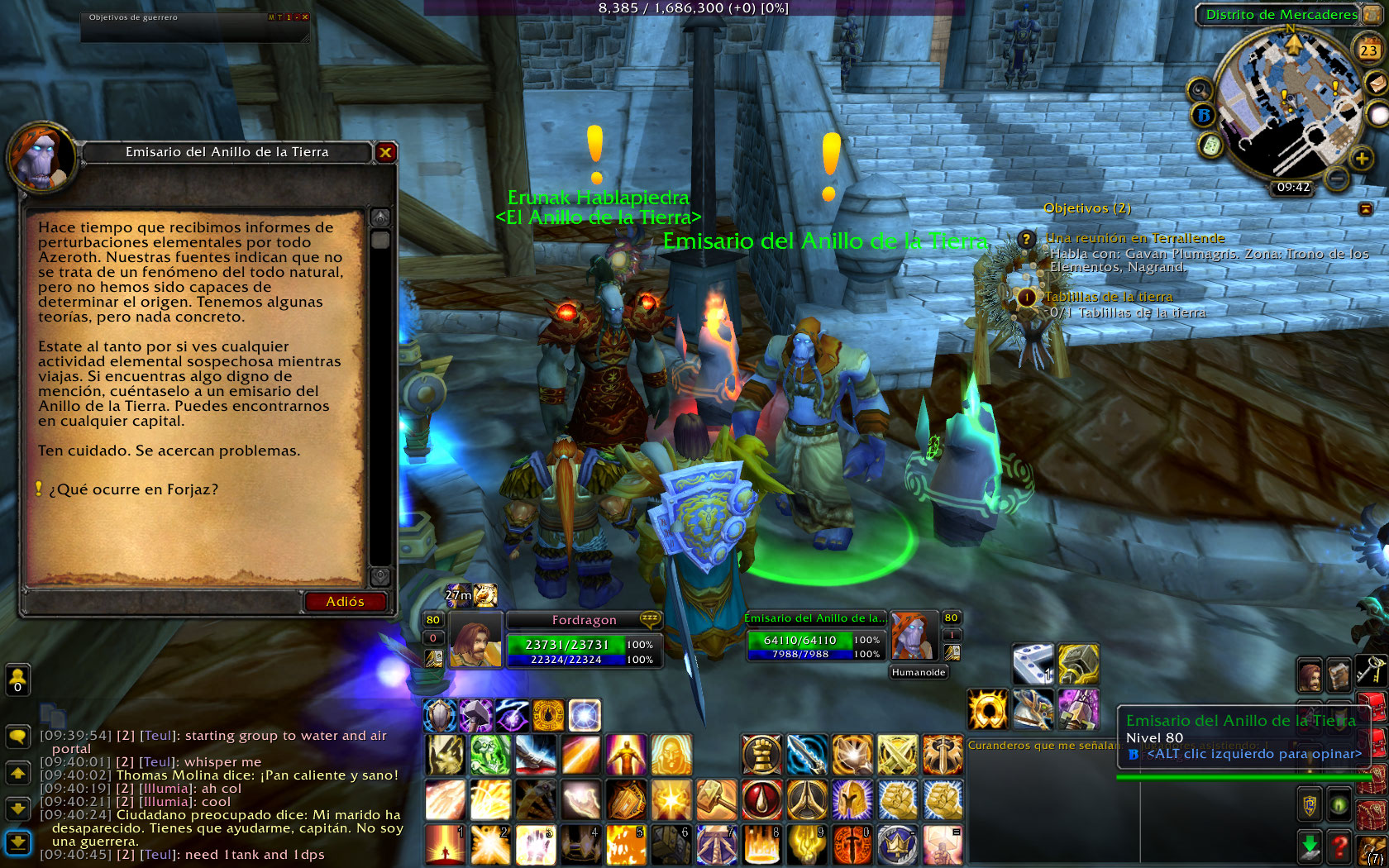Zoom in on the minimap
The height and width of the screenshot is (868, 1389).
(1361, 158)
